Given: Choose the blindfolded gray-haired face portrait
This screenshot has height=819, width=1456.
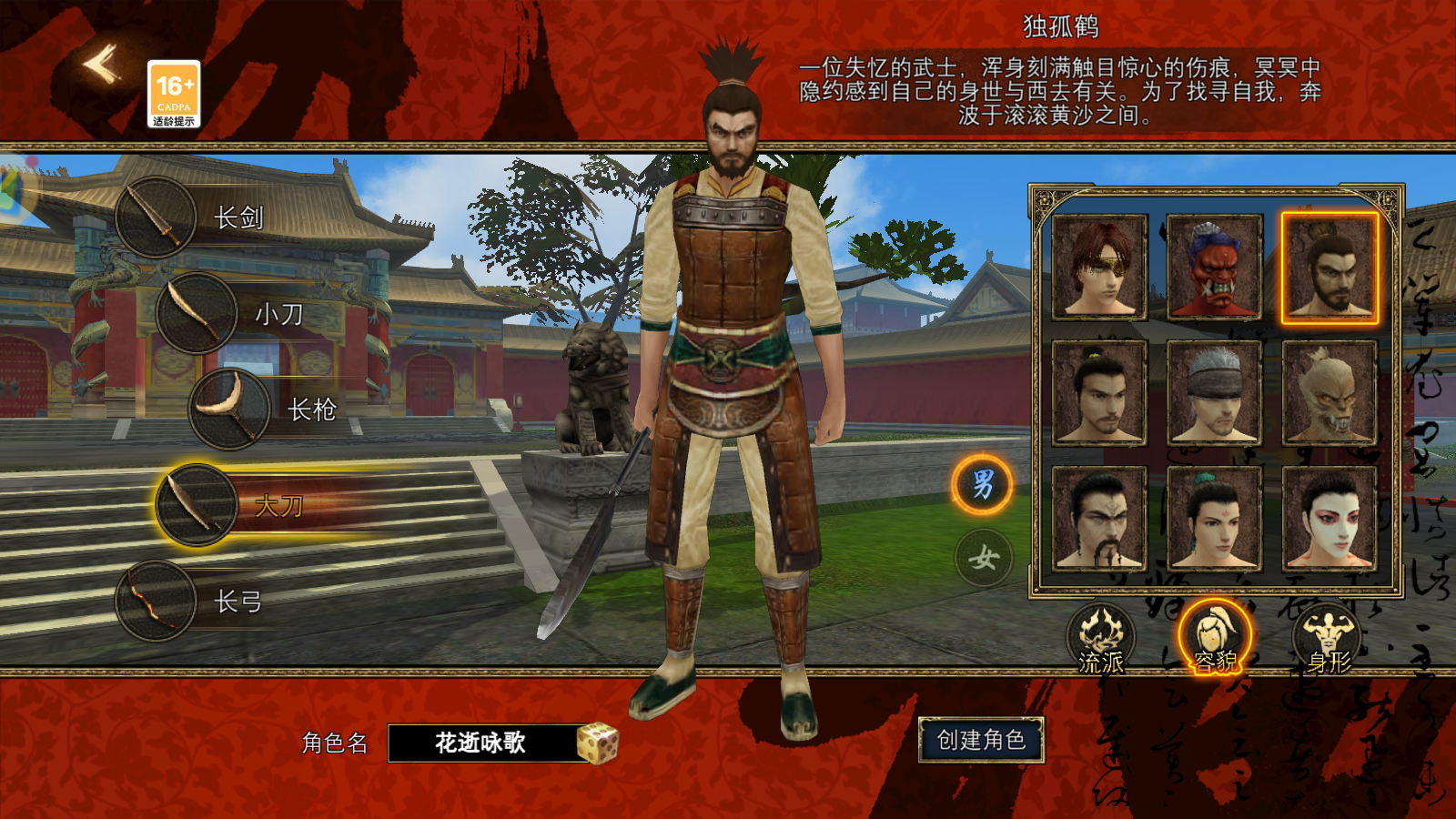Looking at the screenshot, I should coord(1214,393).
